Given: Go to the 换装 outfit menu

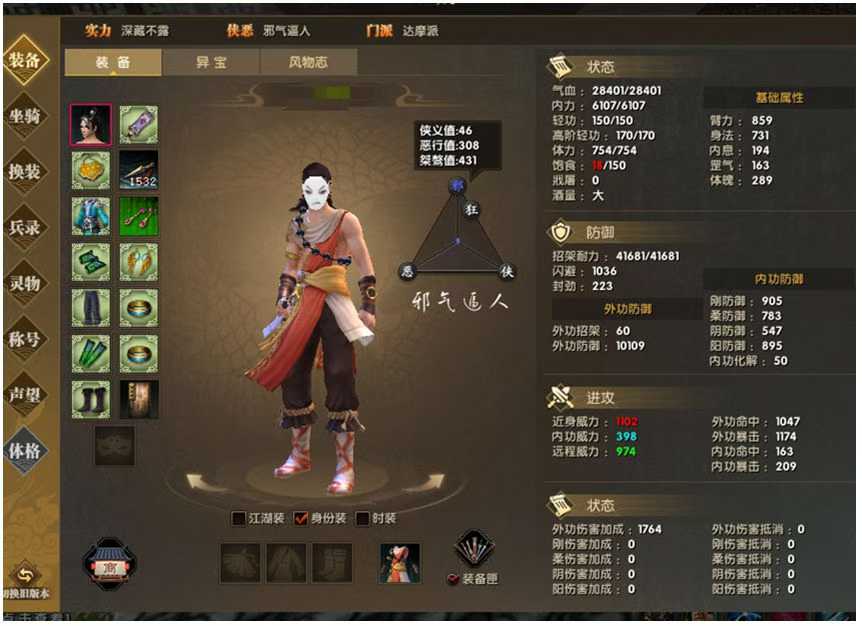Looking at the screenshot, I should pos(25,171).
